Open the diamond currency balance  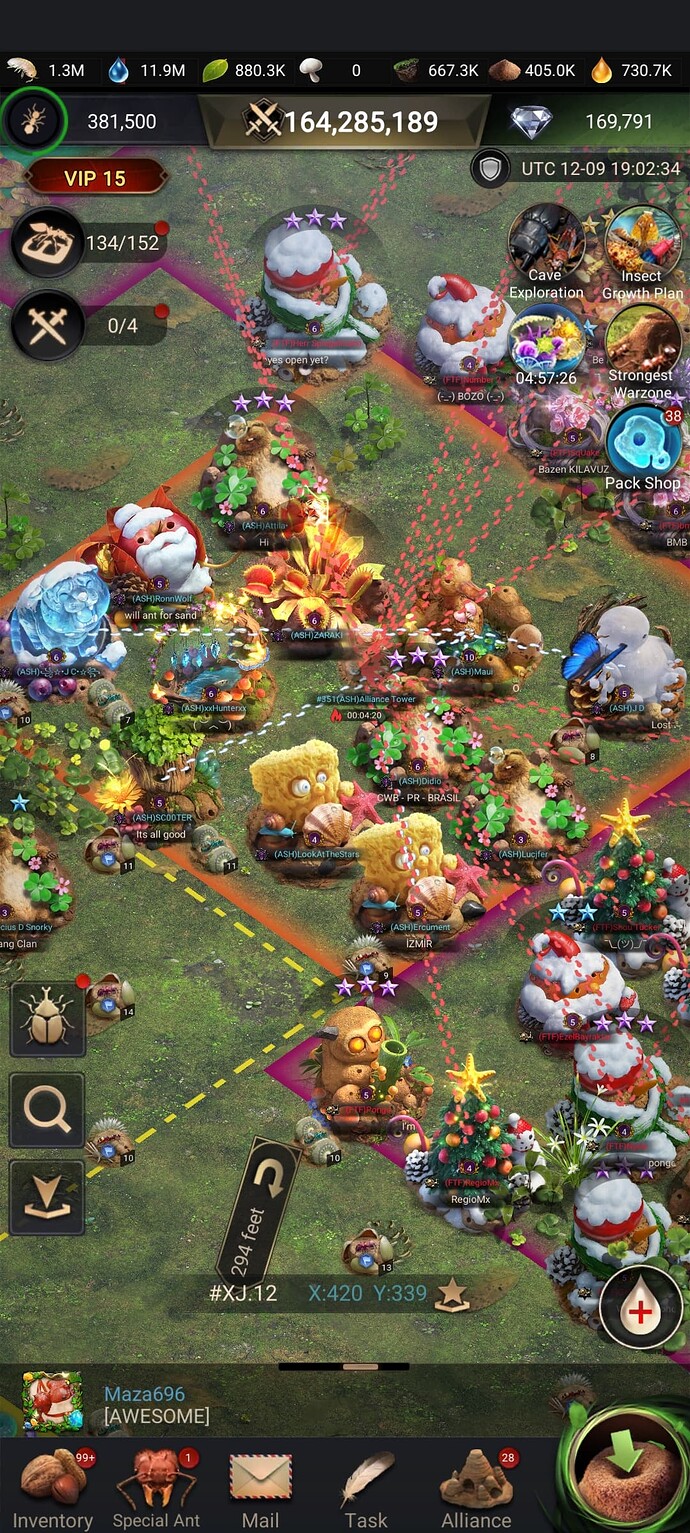pos(585,122)
